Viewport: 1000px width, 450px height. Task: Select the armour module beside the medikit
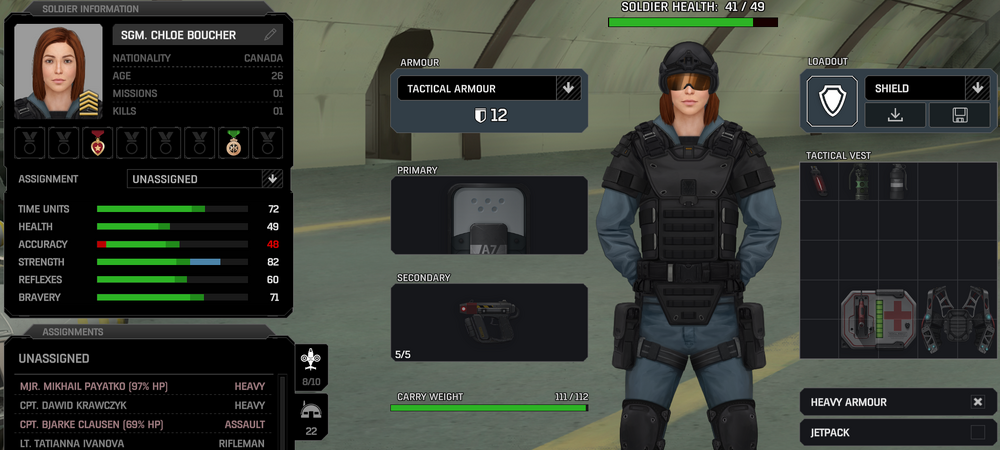pos(954,320)
